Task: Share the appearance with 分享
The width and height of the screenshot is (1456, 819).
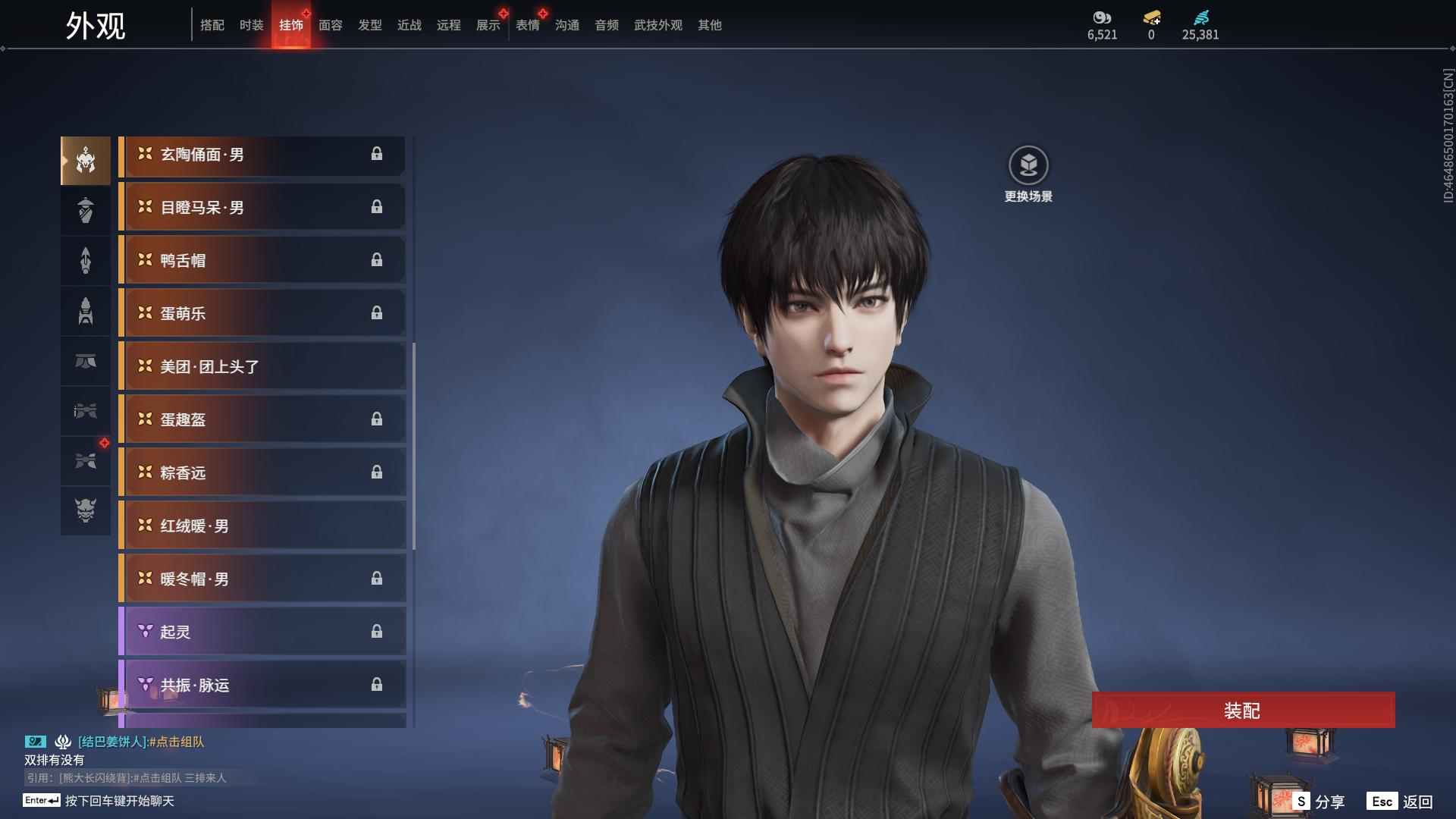Action: pos(1319,802)
